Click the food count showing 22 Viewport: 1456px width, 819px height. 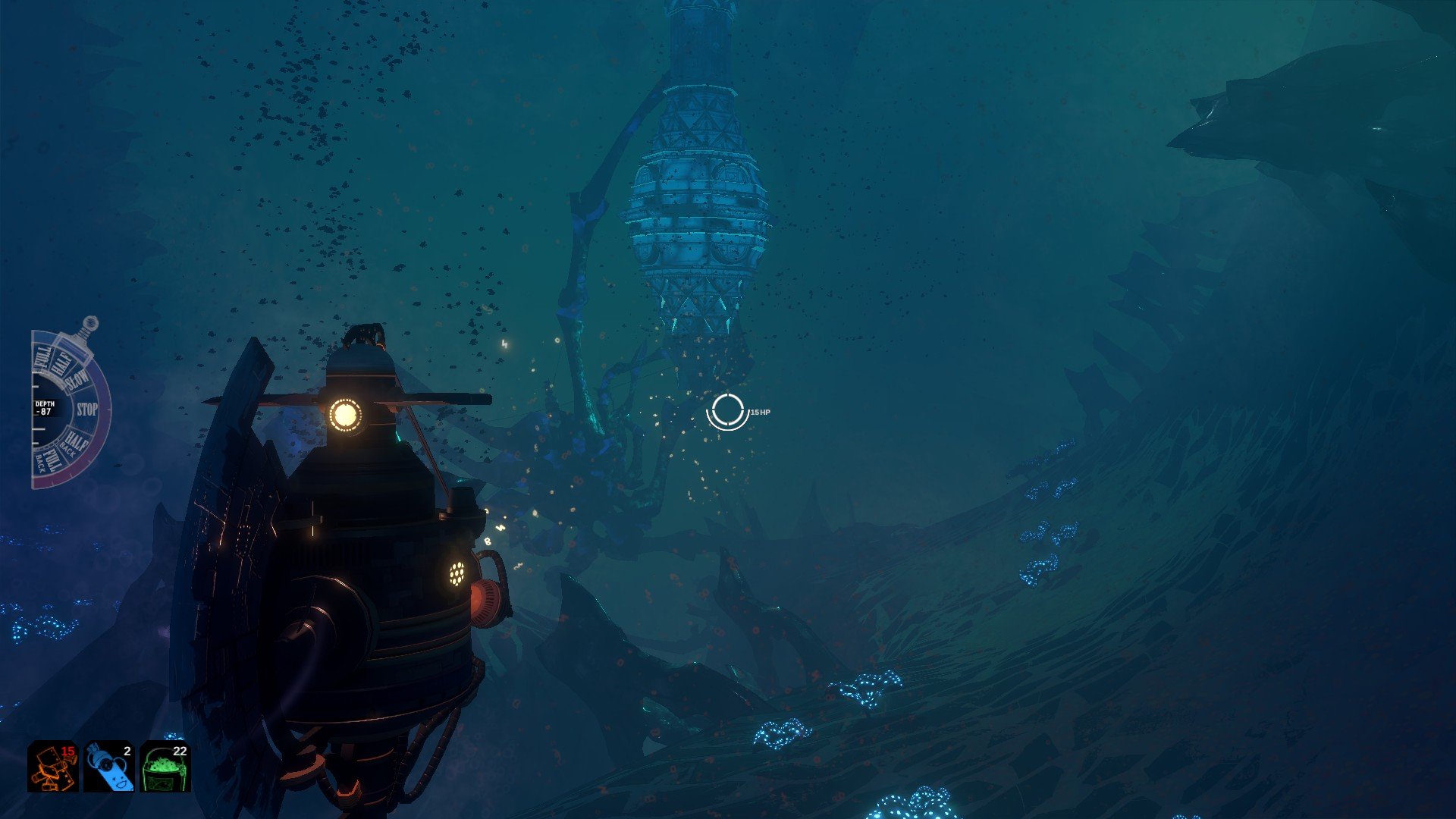pyautogui.click(x=179, y=752)
